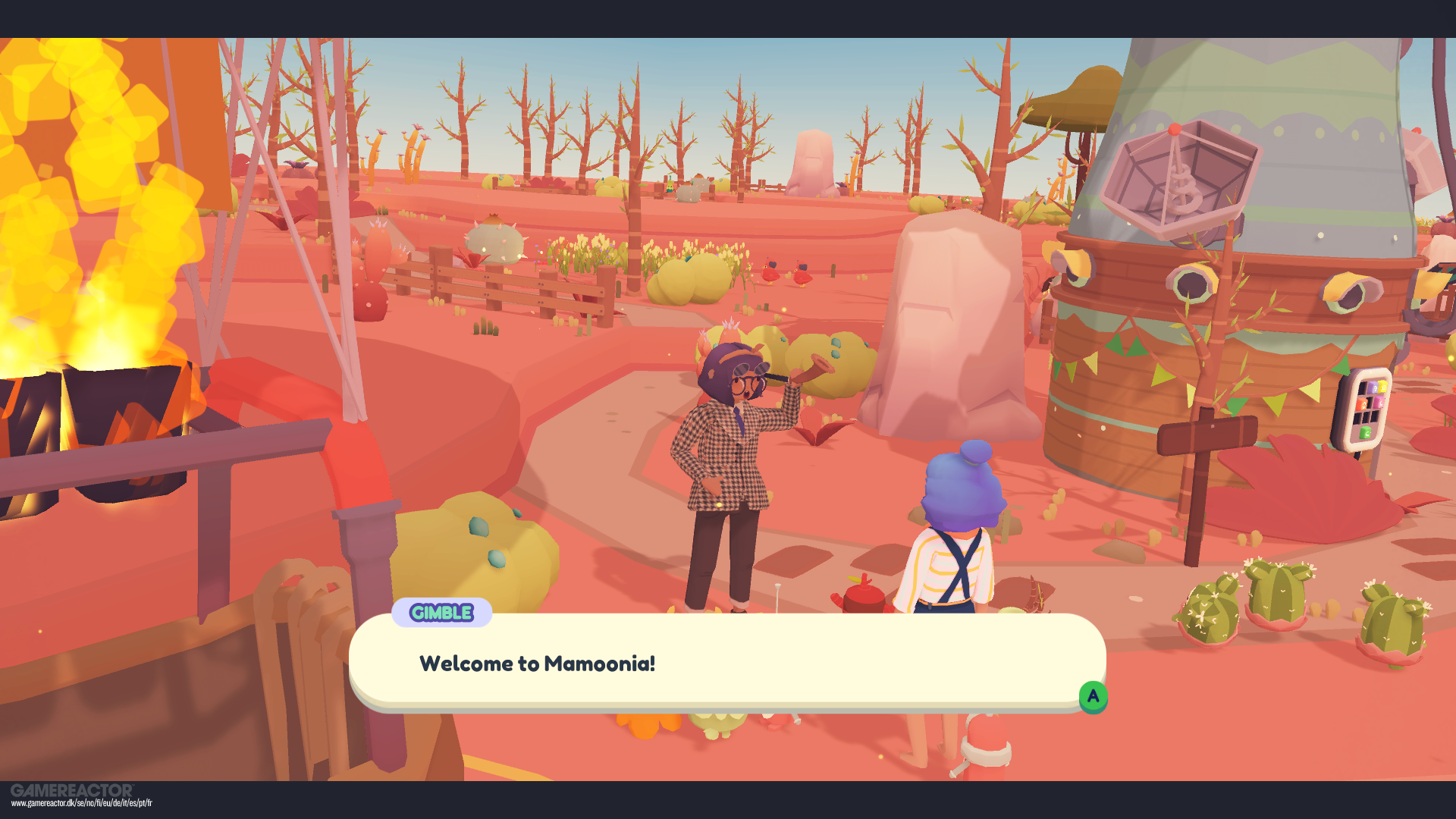Image resolution: width=1456 pixels, height=819 pixels.
Task: Click the colorful grid panel on the tower
Action: point(1369,409)
